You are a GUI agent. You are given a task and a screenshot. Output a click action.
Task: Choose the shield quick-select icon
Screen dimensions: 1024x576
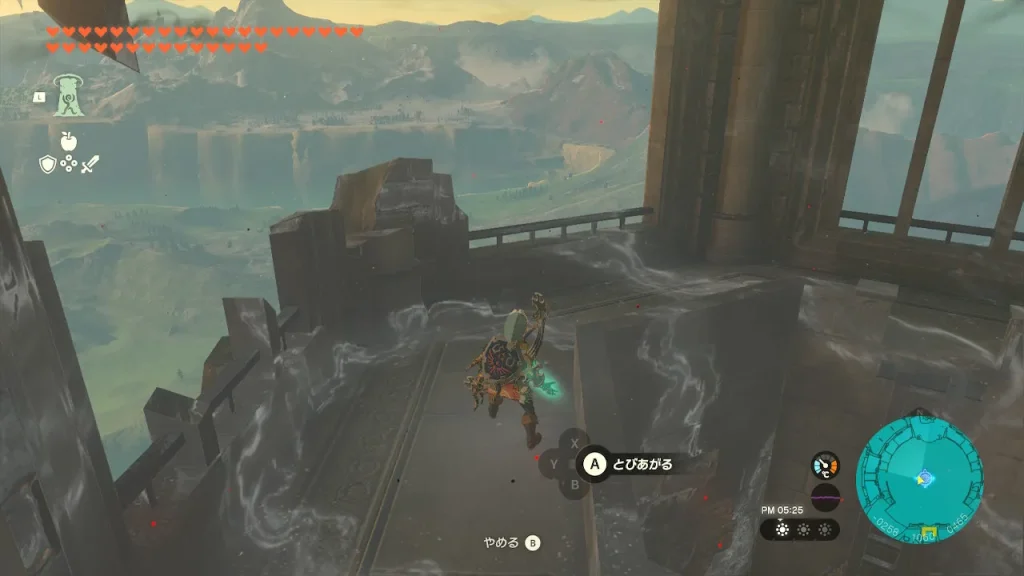[x=47, y=165]
